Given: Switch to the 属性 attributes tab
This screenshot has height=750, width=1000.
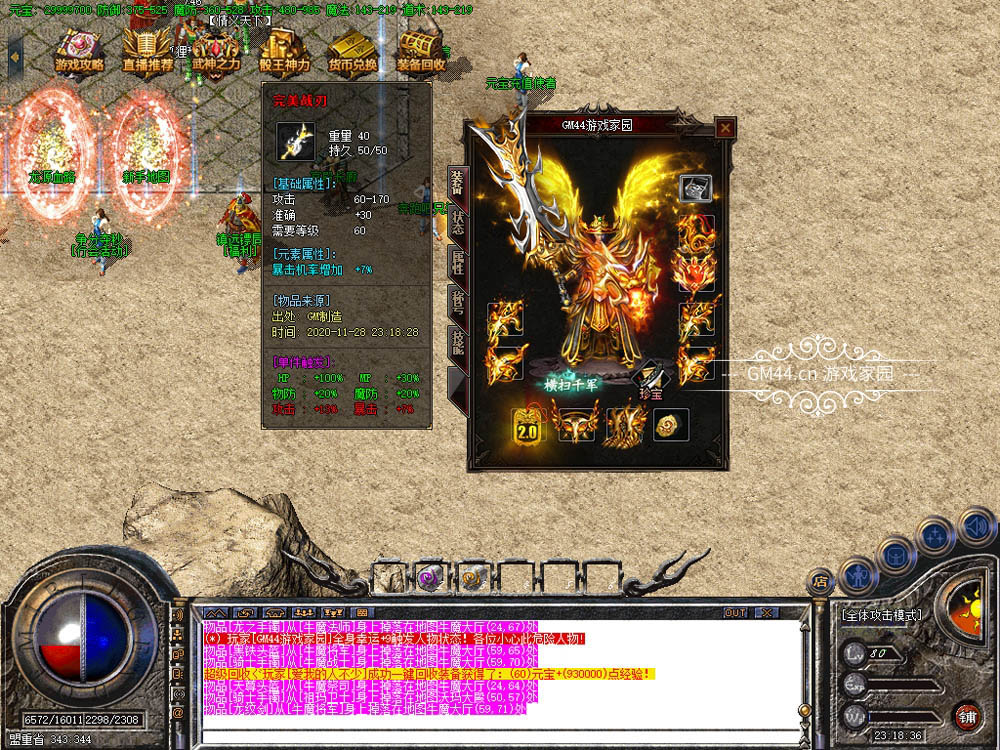Looking at the screenshot, I should click(x=457, y=263).
